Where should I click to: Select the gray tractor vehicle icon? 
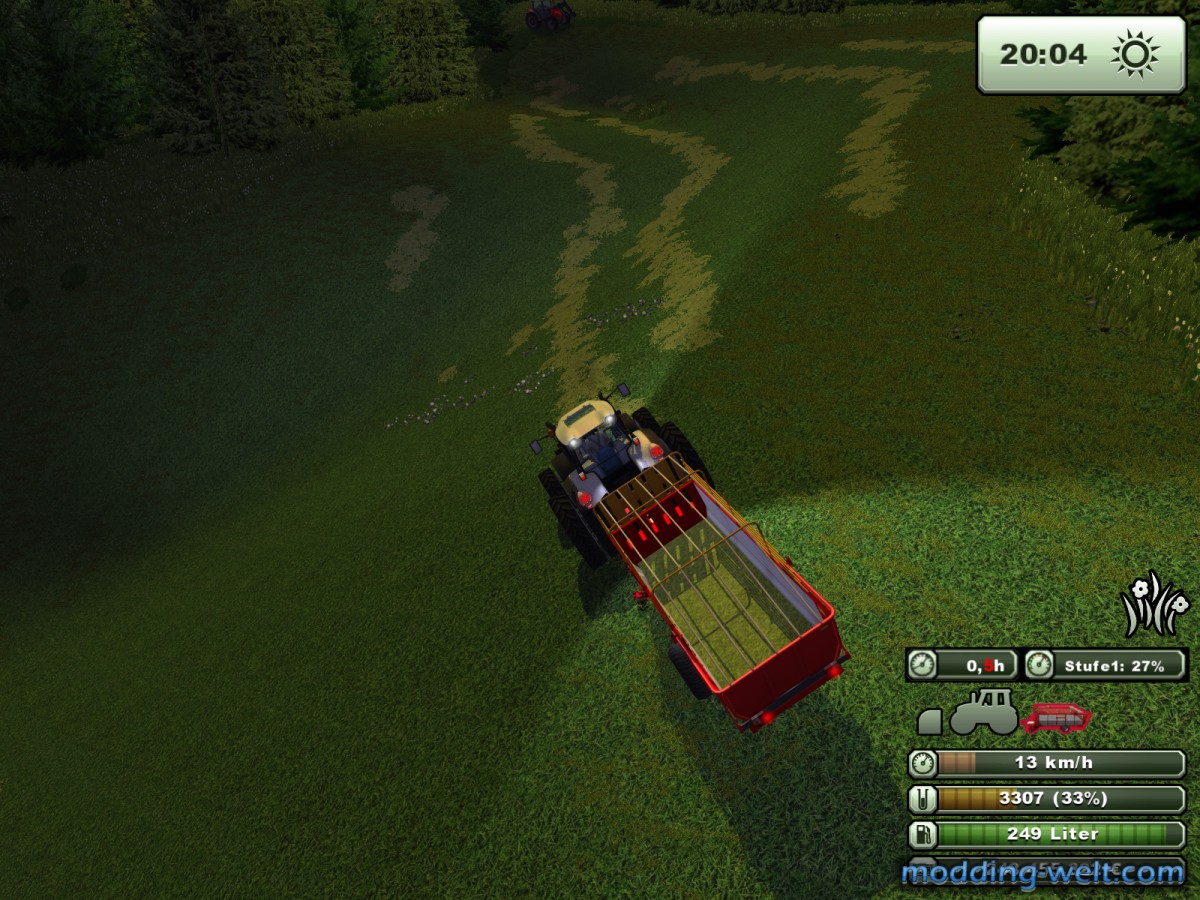click(983, 711)
